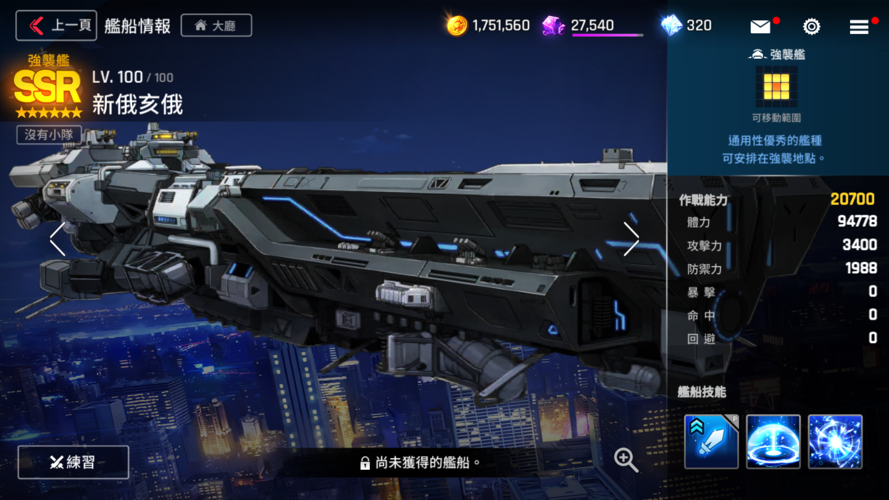Go back with the 上一頁 button

56,25
